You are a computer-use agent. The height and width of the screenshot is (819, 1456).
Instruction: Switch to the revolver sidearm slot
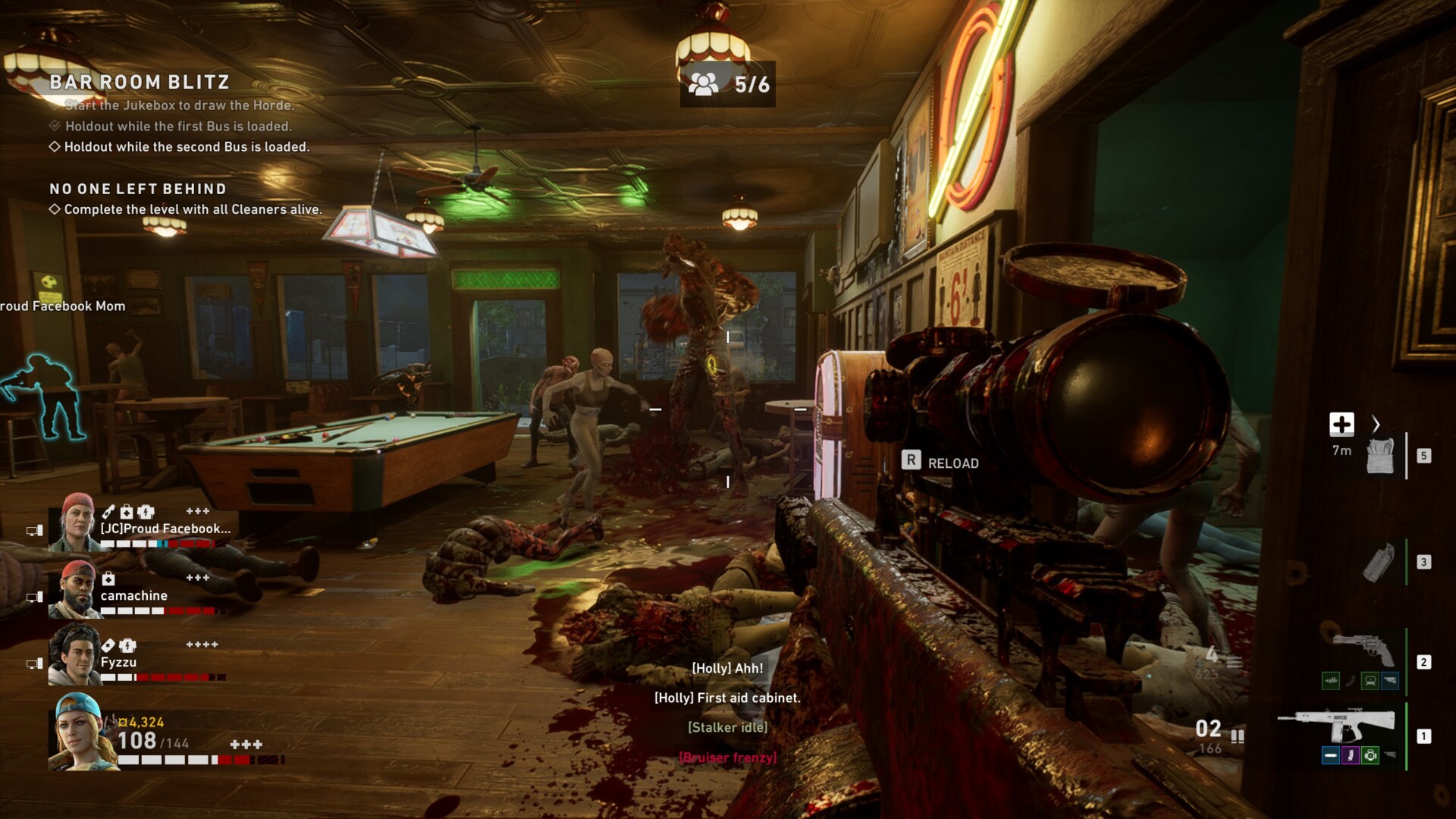tap(1364, 650)
